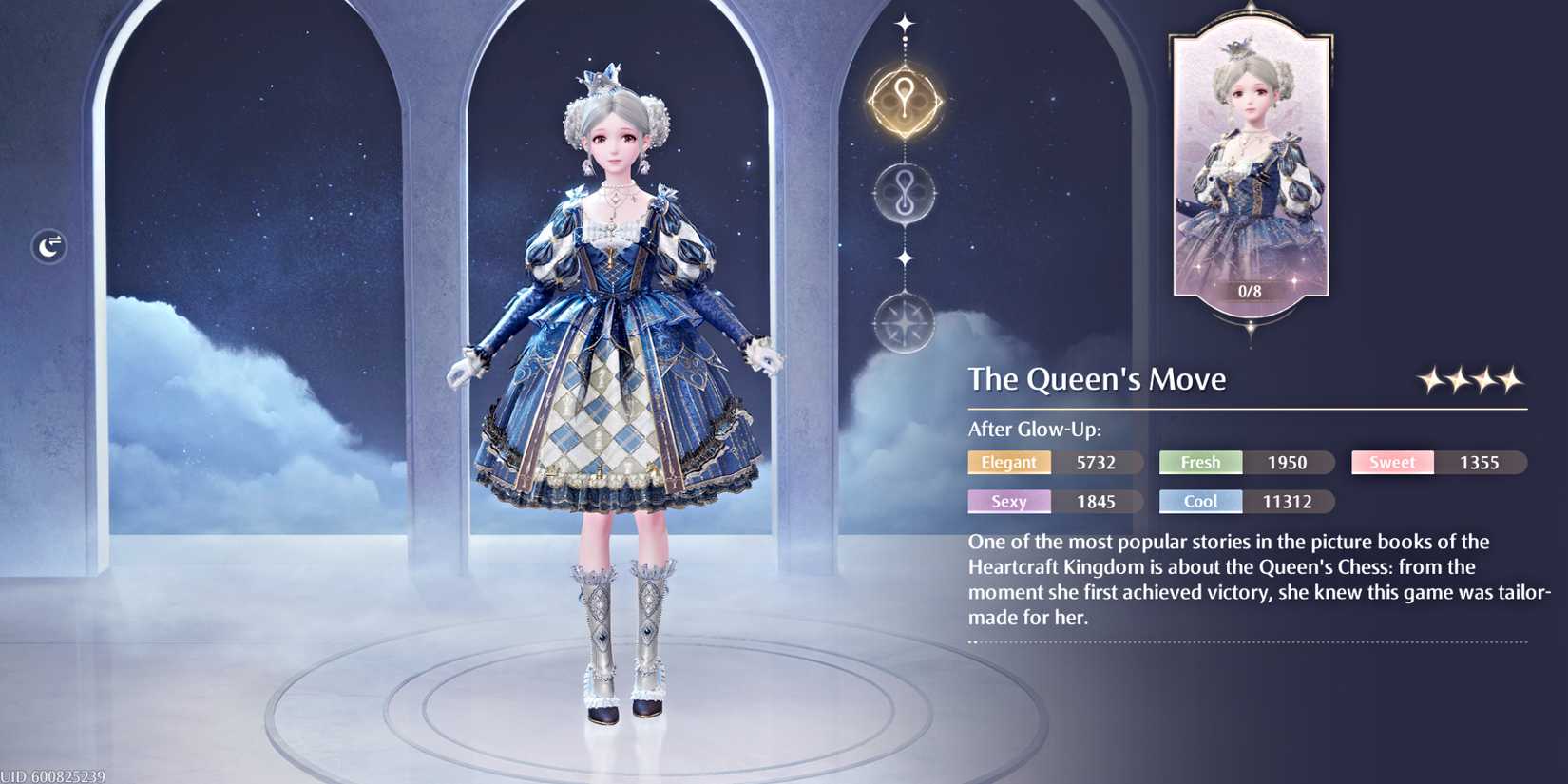Select the Fresh stat badge

click(1200, 463)
